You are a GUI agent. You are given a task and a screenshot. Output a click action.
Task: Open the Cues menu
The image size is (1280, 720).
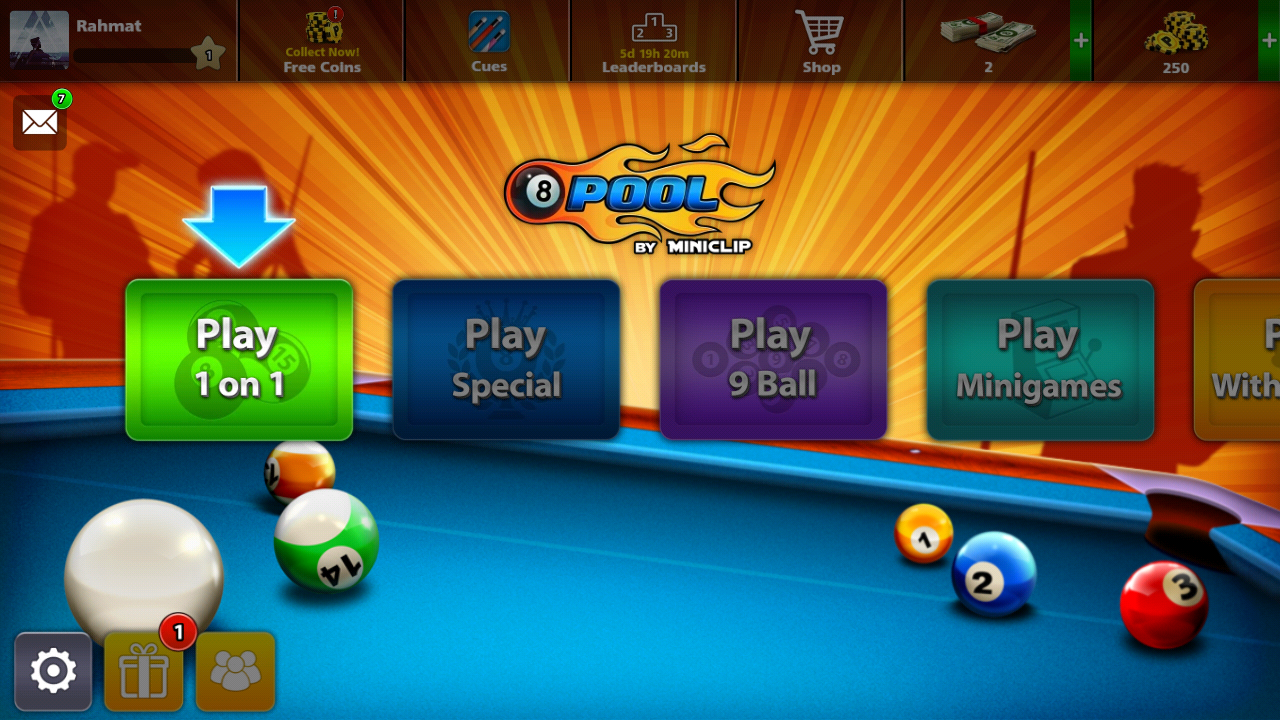[x=489, y=41]
